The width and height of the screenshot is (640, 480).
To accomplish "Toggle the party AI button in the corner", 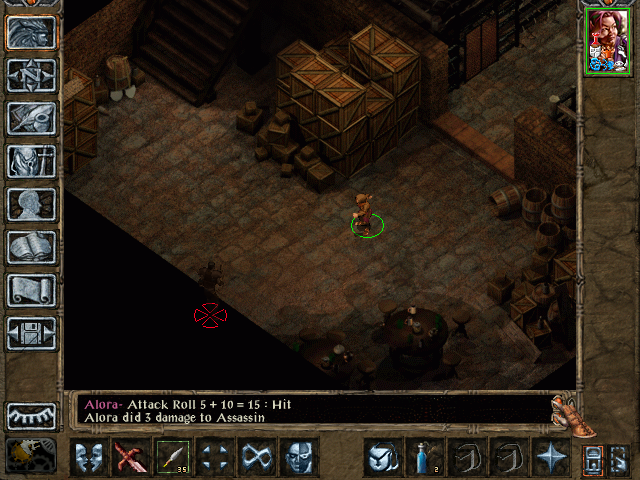I will (31, 457).
